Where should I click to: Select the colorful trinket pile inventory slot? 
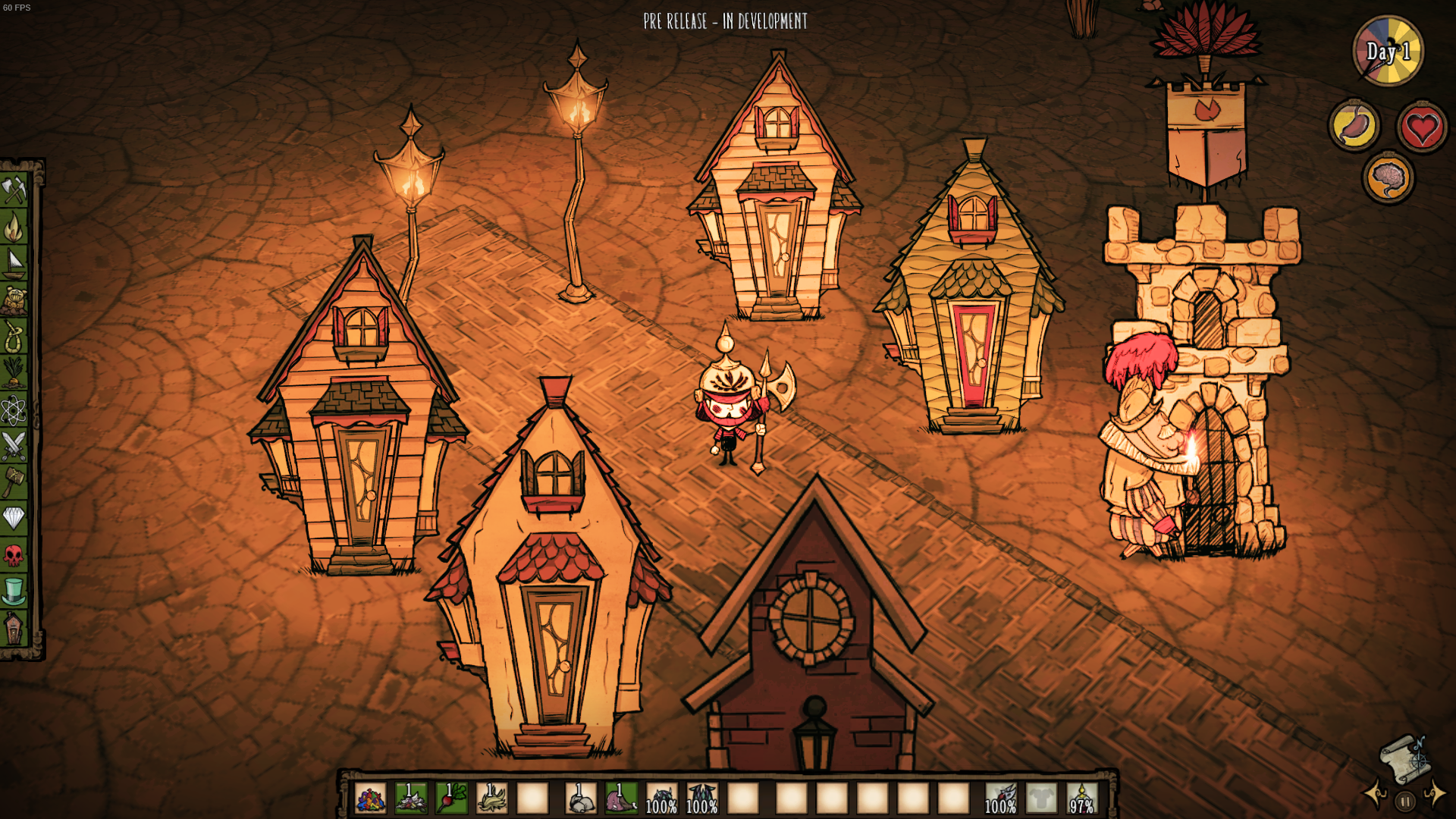tap(371, 799)
